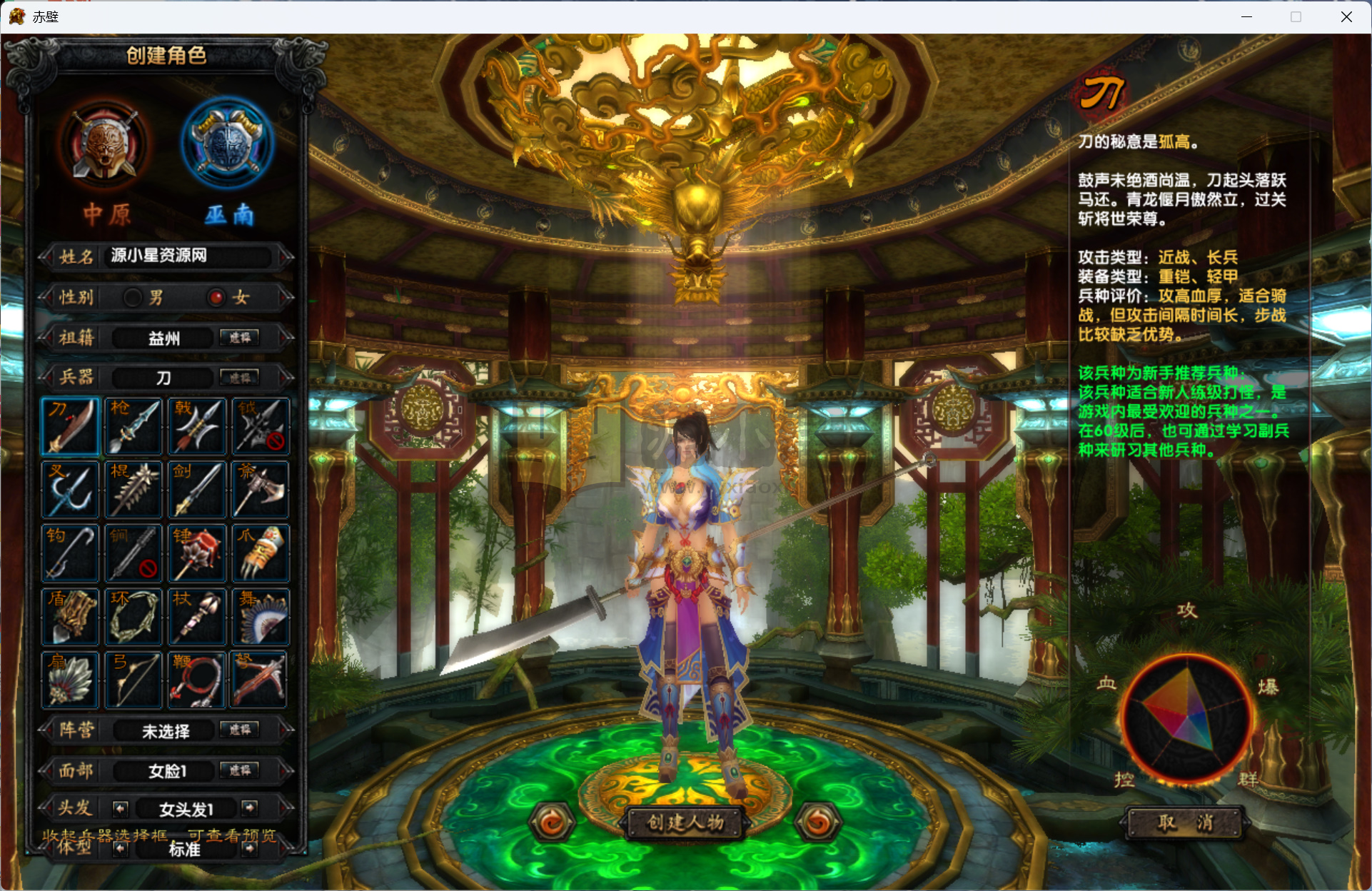Click the next arrow for 头发 hairstyle
Image resolution: width=1372 pixels, height=891 pixels.
point(249,808)
